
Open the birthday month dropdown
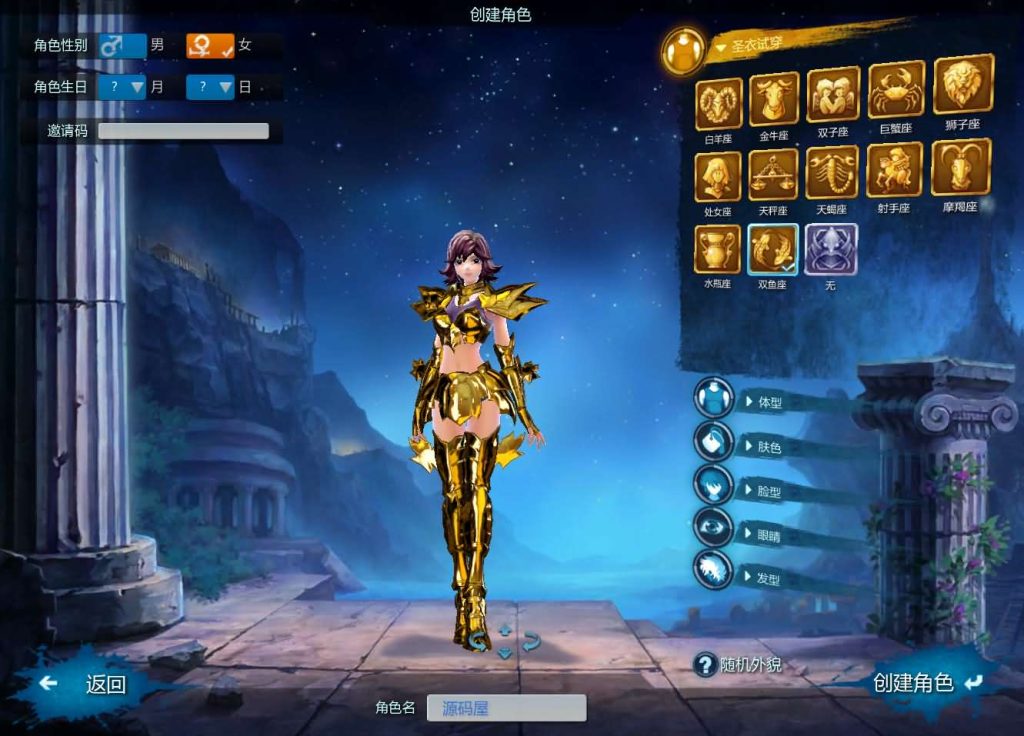click(x=124, y=87)
